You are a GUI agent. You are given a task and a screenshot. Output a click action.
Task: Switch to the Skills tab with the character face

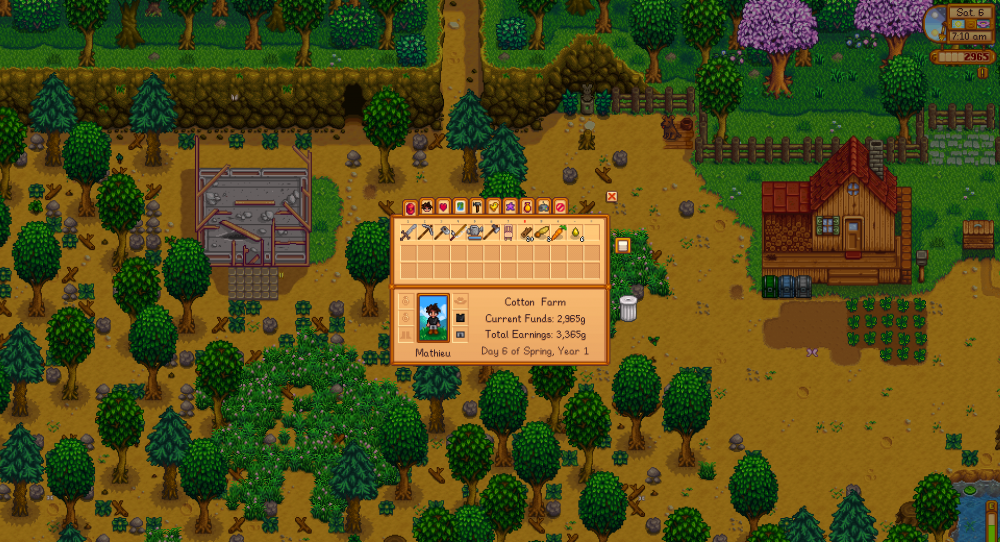[427, 207]
